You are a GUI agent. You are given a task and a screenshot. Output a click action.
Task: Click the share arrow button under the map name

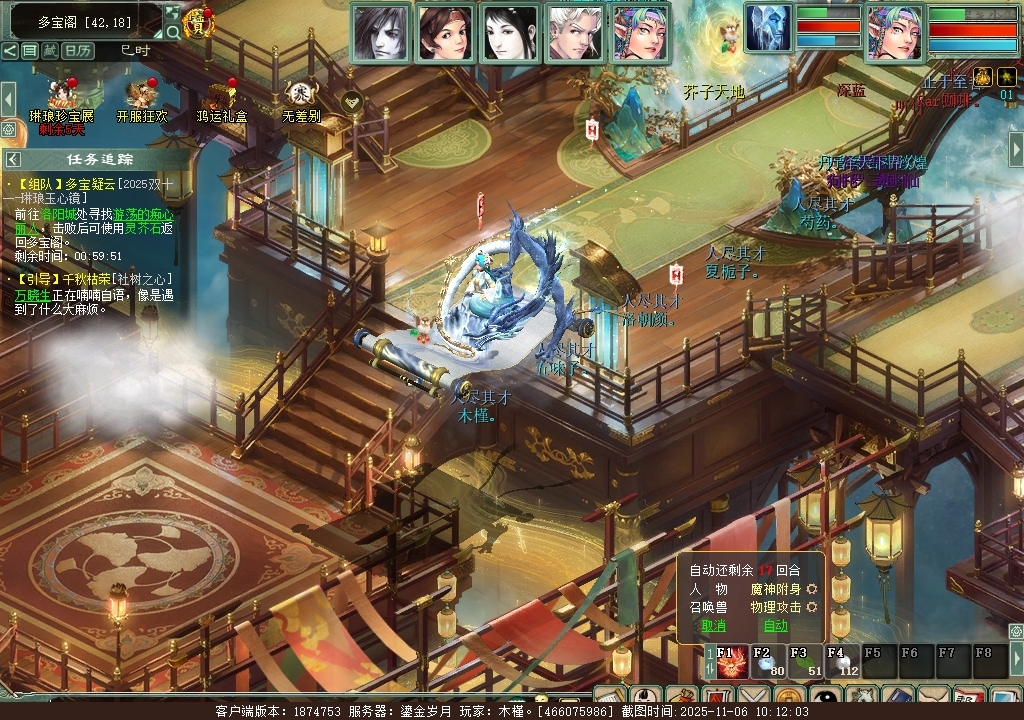click(10, 50)
